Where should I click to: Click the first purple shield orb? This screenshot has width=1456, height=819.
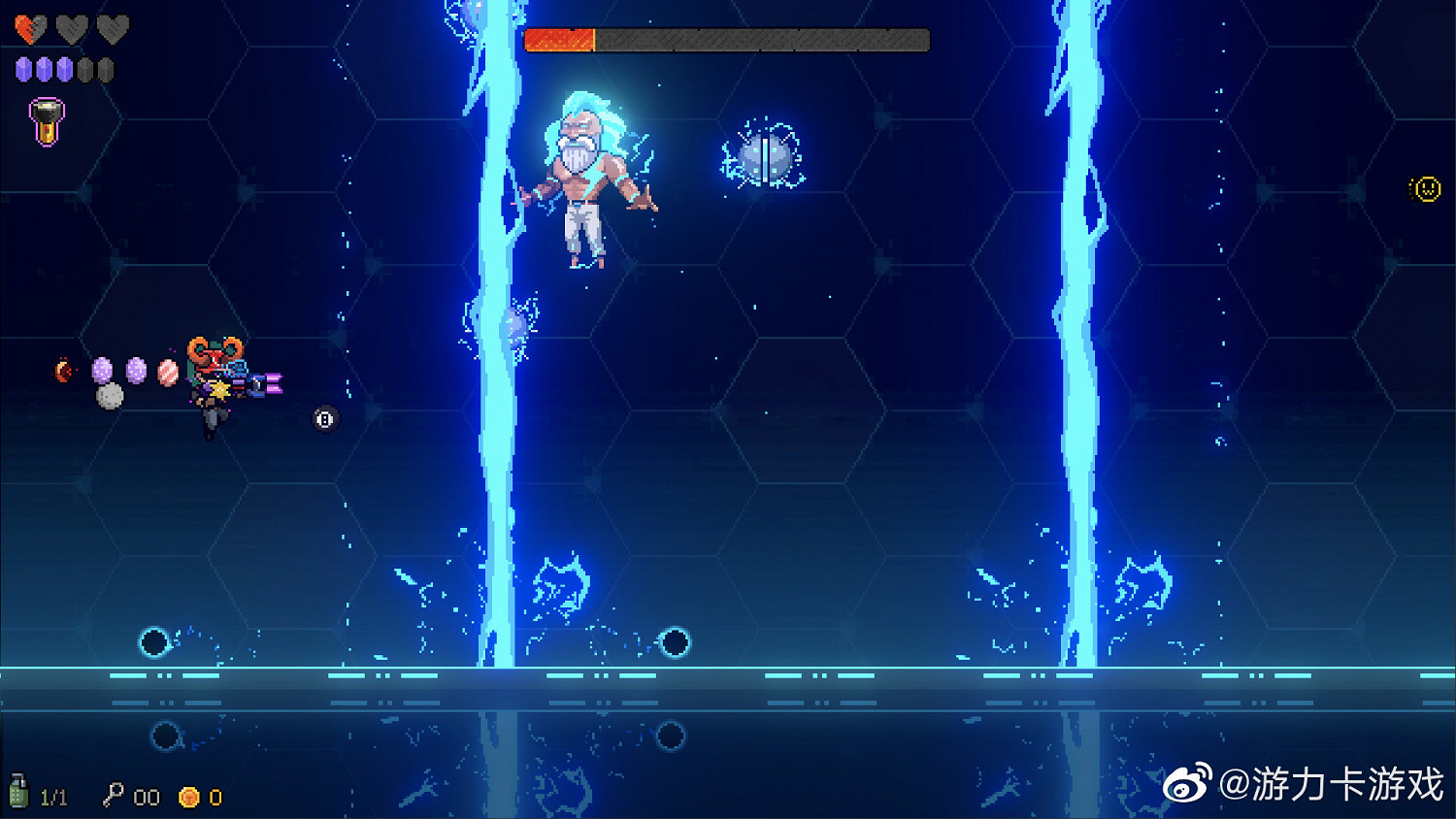(x=21, y=68)
